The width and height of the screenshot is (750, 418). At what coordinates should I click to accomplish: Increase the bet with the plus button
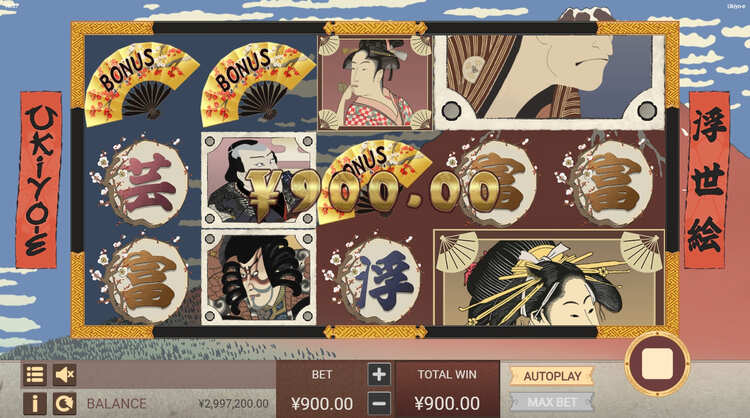(379, 375)
